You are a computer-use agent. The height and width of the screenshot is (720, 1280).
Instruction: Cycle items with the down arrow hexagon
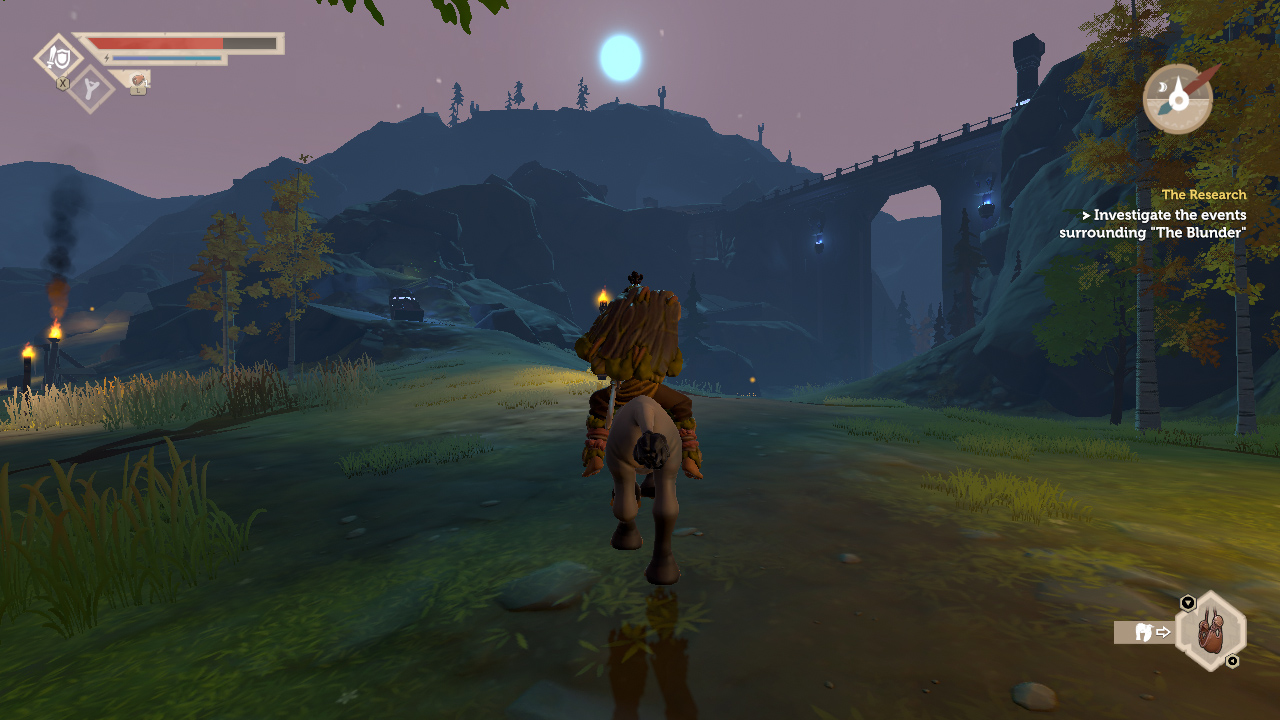[1188, 602]
